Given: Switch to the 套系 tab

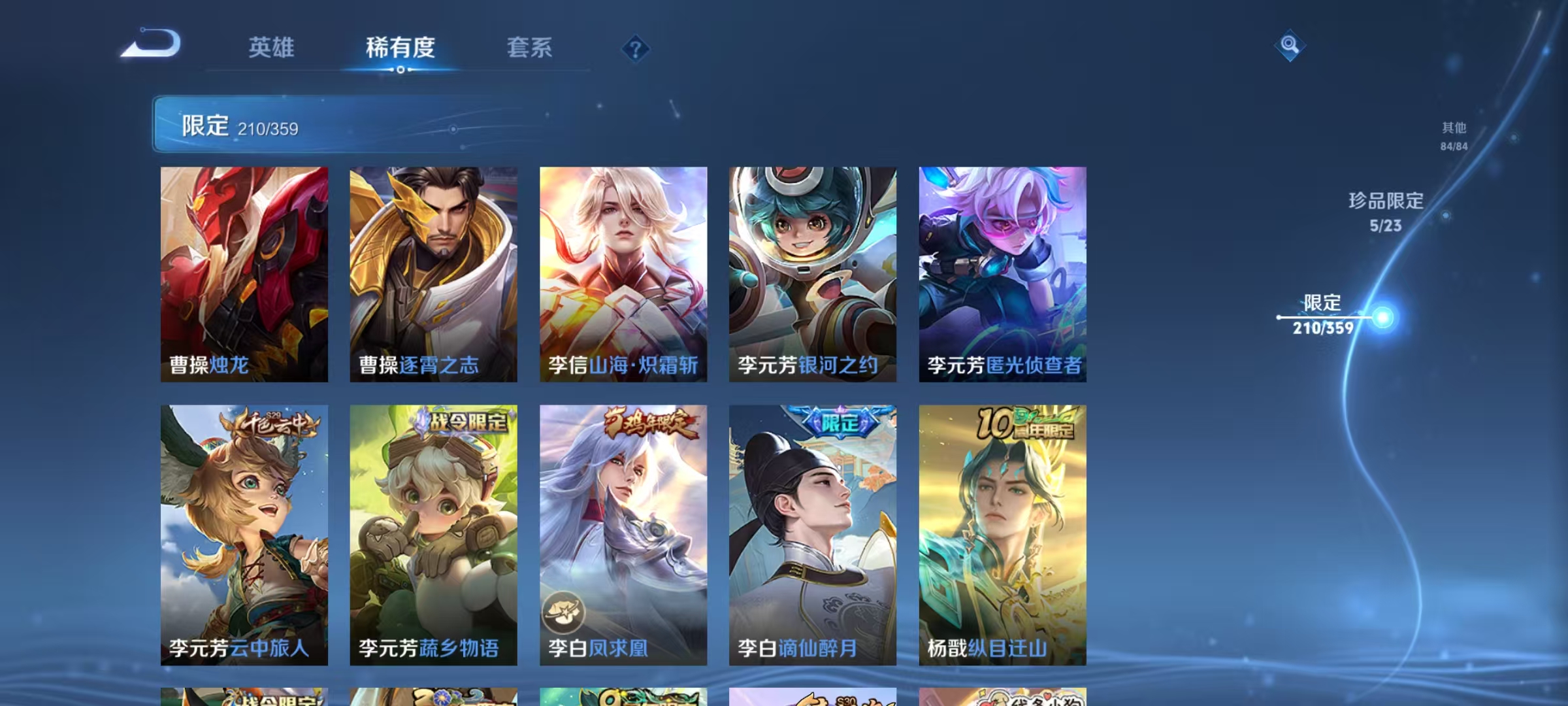Looking at the screenshot, I should [529, 47].
